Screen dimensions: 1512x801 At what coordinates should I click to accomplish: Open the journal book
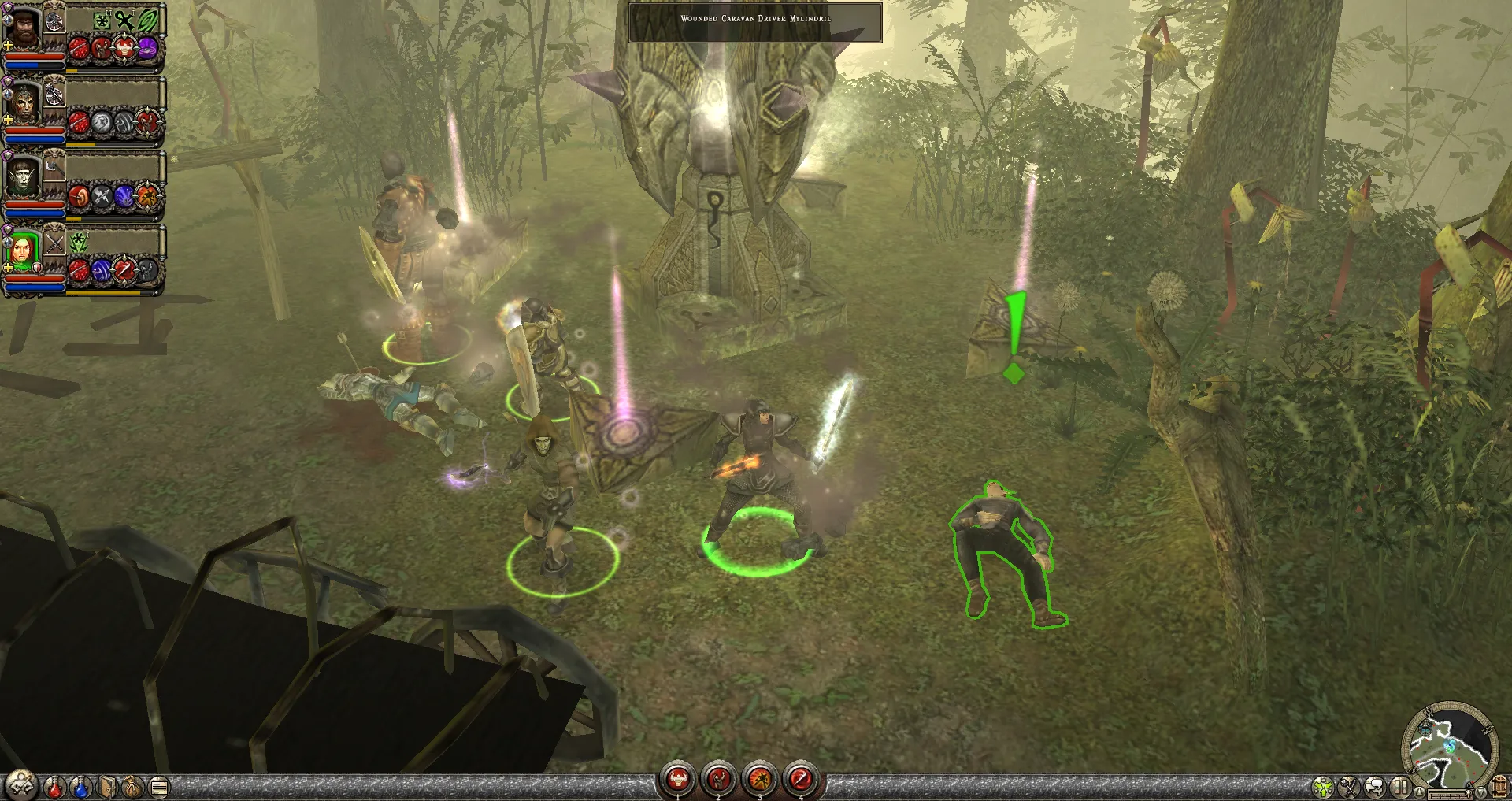[107, 786]
